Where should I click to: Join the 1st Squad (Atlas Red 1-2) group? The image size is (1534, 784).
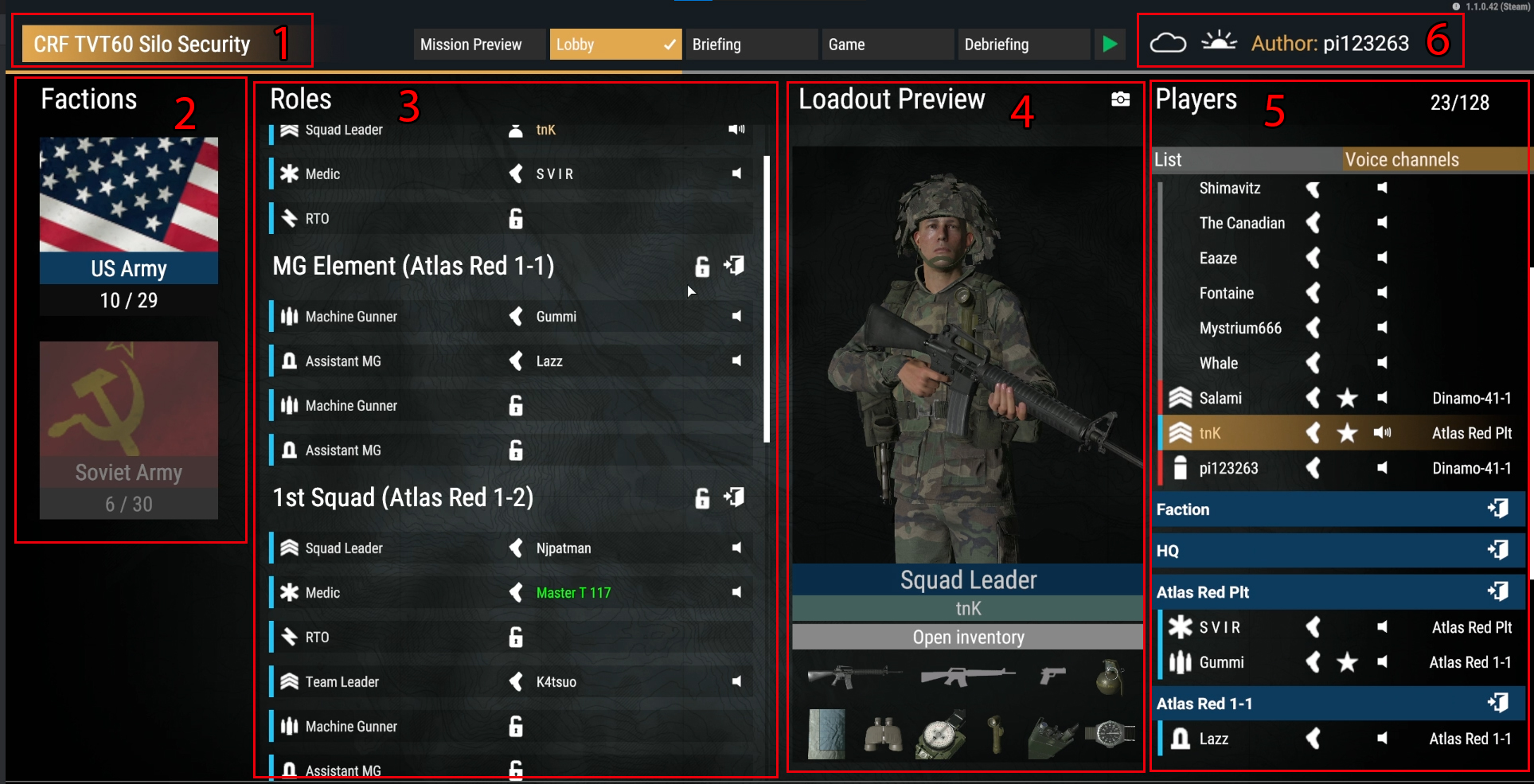(x=734, y=497)
